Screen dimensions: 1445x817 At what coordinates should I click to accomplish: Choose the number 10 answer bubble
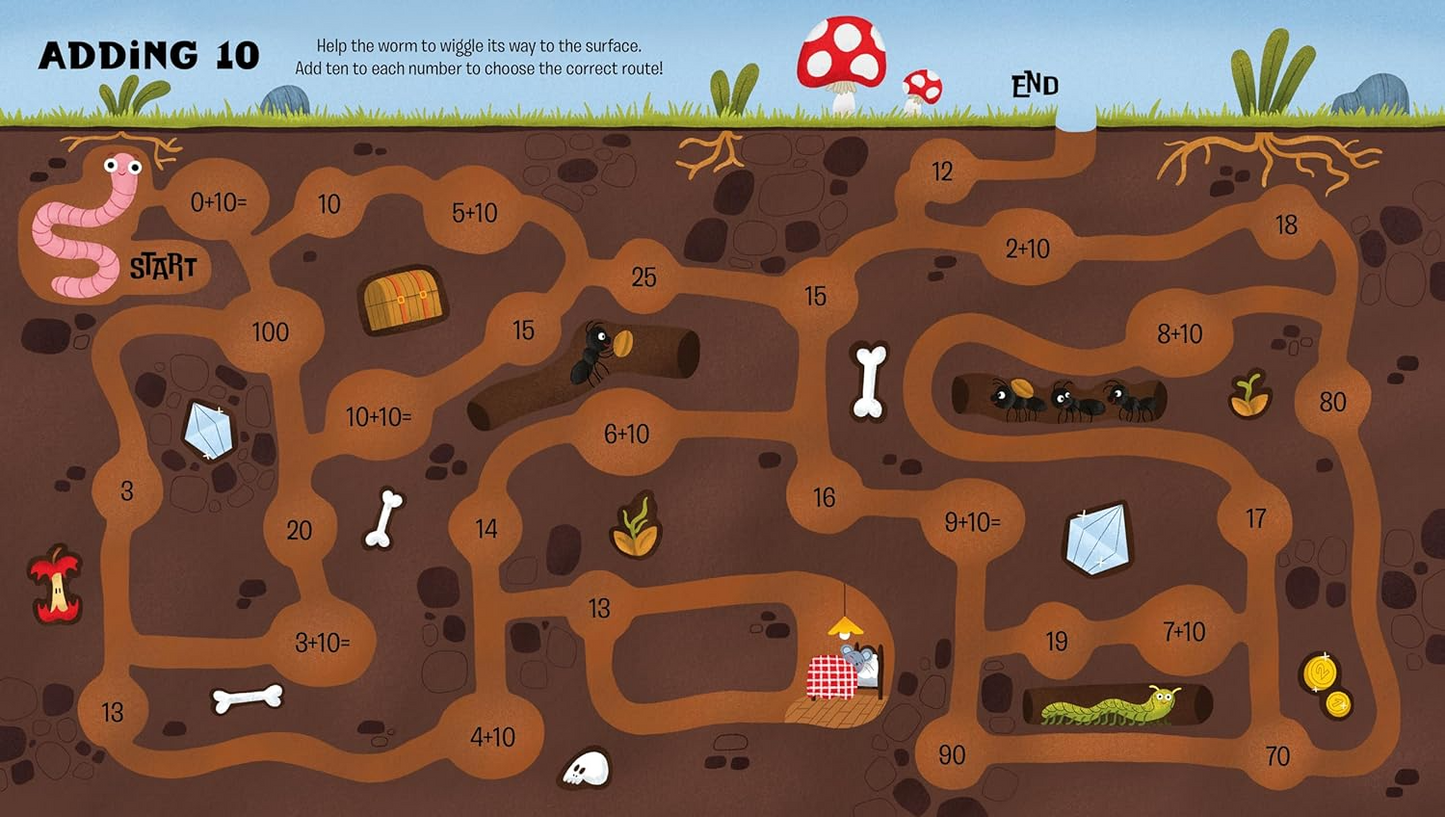(329, 204)
